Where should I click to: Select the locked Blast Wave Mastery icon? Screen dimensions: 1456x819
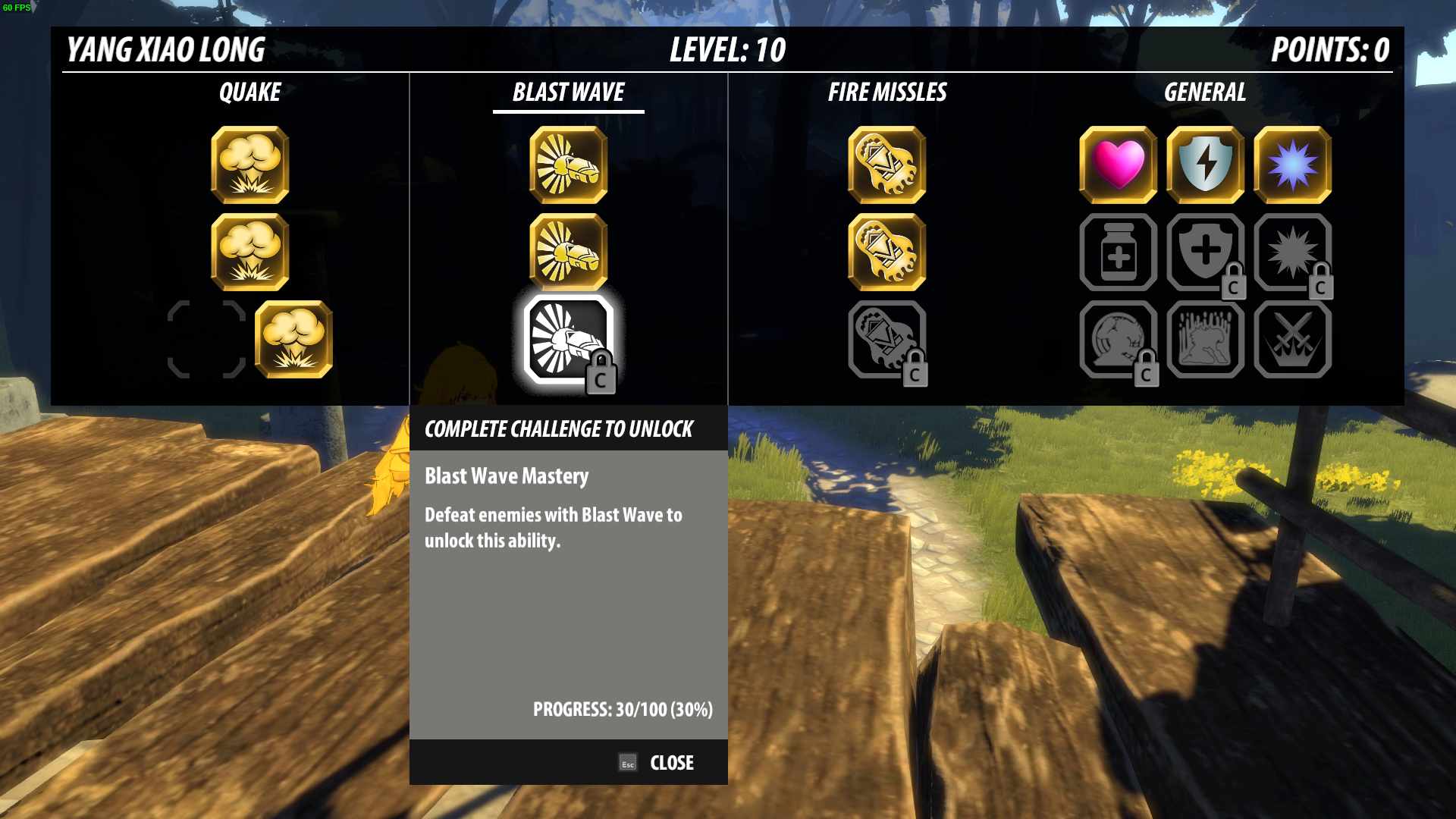coord(568,340)
